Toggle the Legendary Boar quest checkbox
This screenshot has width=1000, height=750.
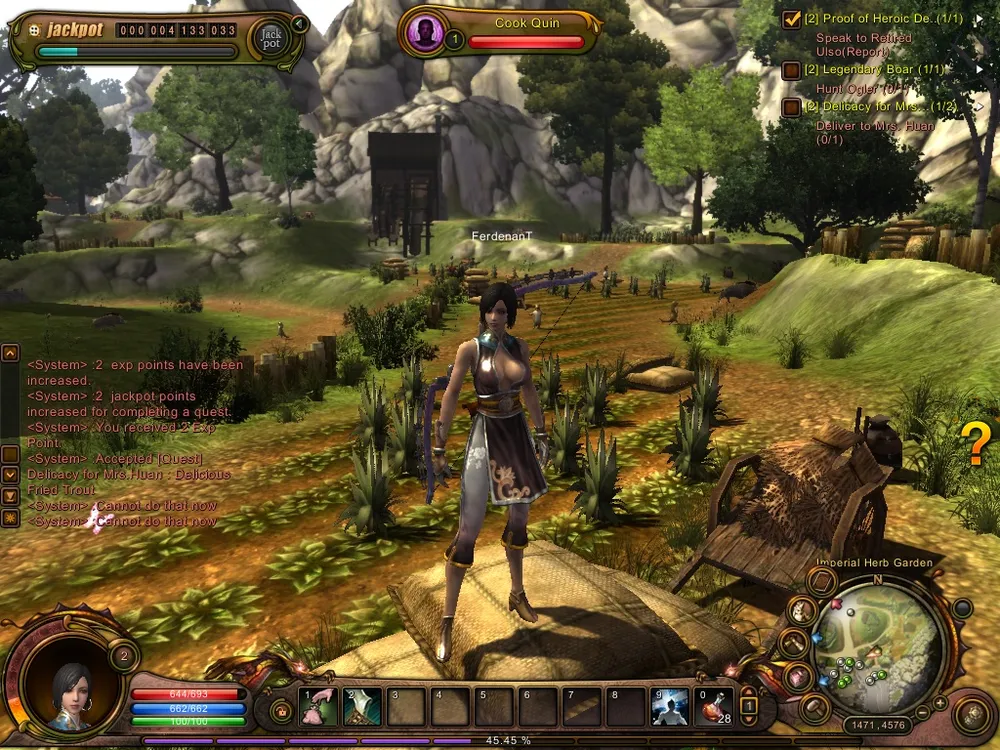coord(791,70)
